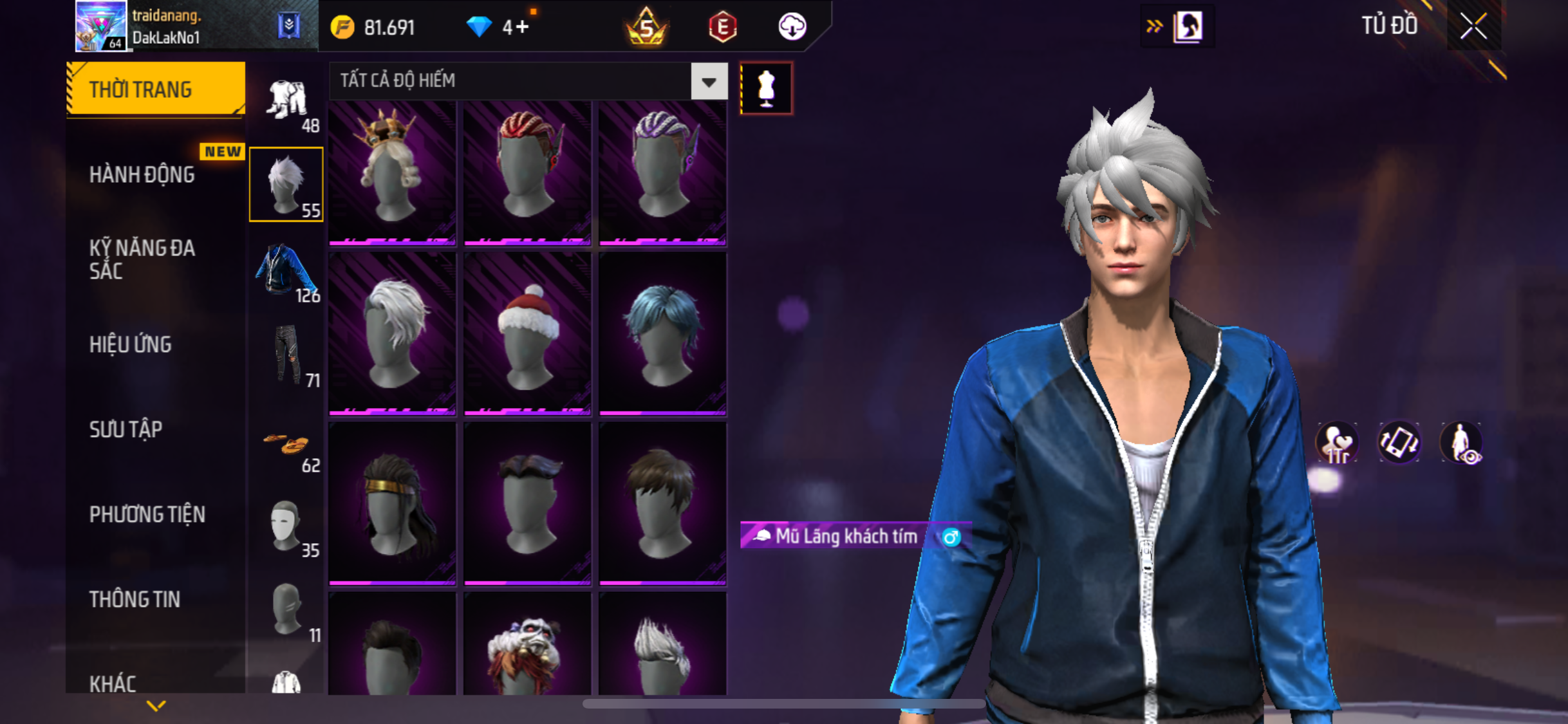Choose the pants category icon

(x=287, y=355)
